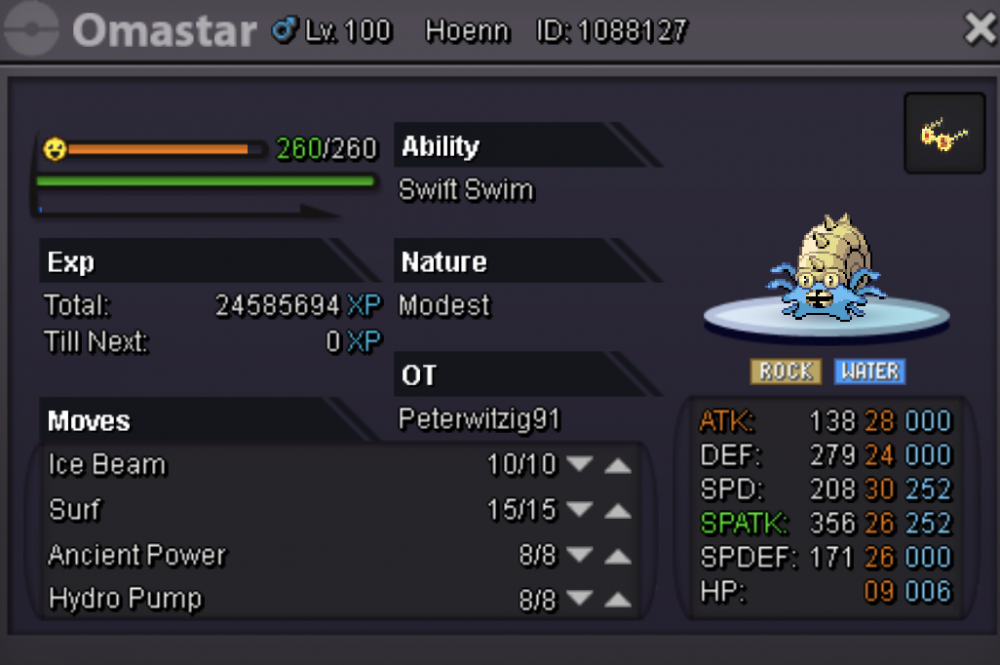Screen dimensions: 1000x665
Task: Close the Omastar summary window
Action: (979, 30)
